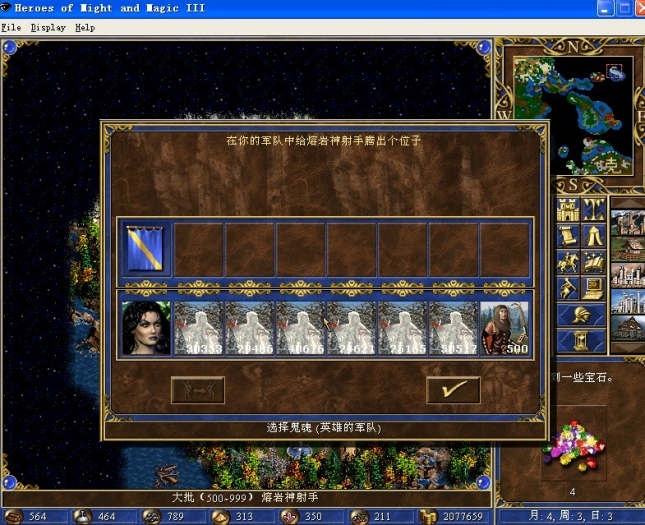Pick the sharpshooter stack of 500
This screenshot has height=525, width=645.
click(x=505, y=328)
